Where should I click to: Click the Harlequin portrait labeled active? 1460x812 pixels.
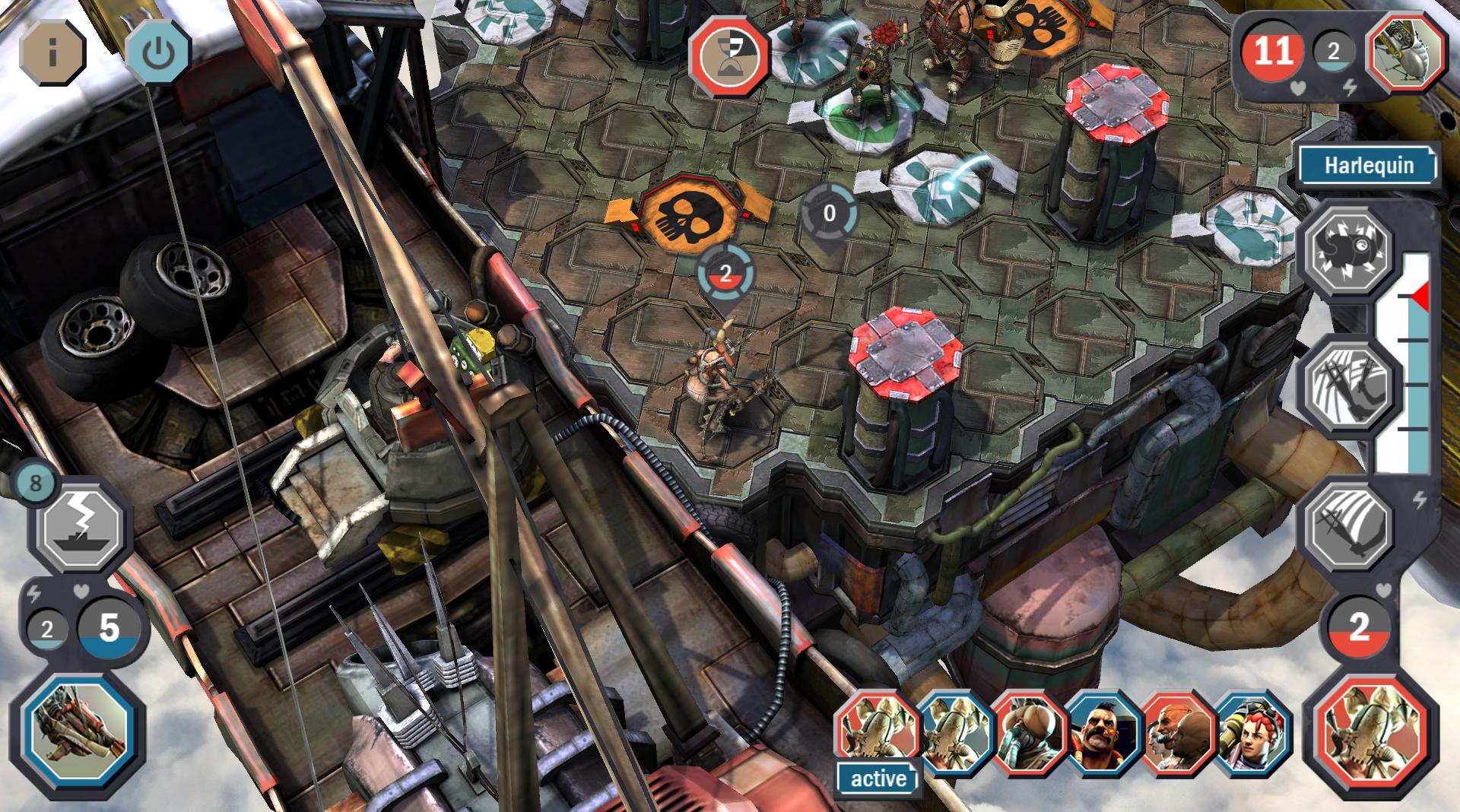(x=878, y=731)
